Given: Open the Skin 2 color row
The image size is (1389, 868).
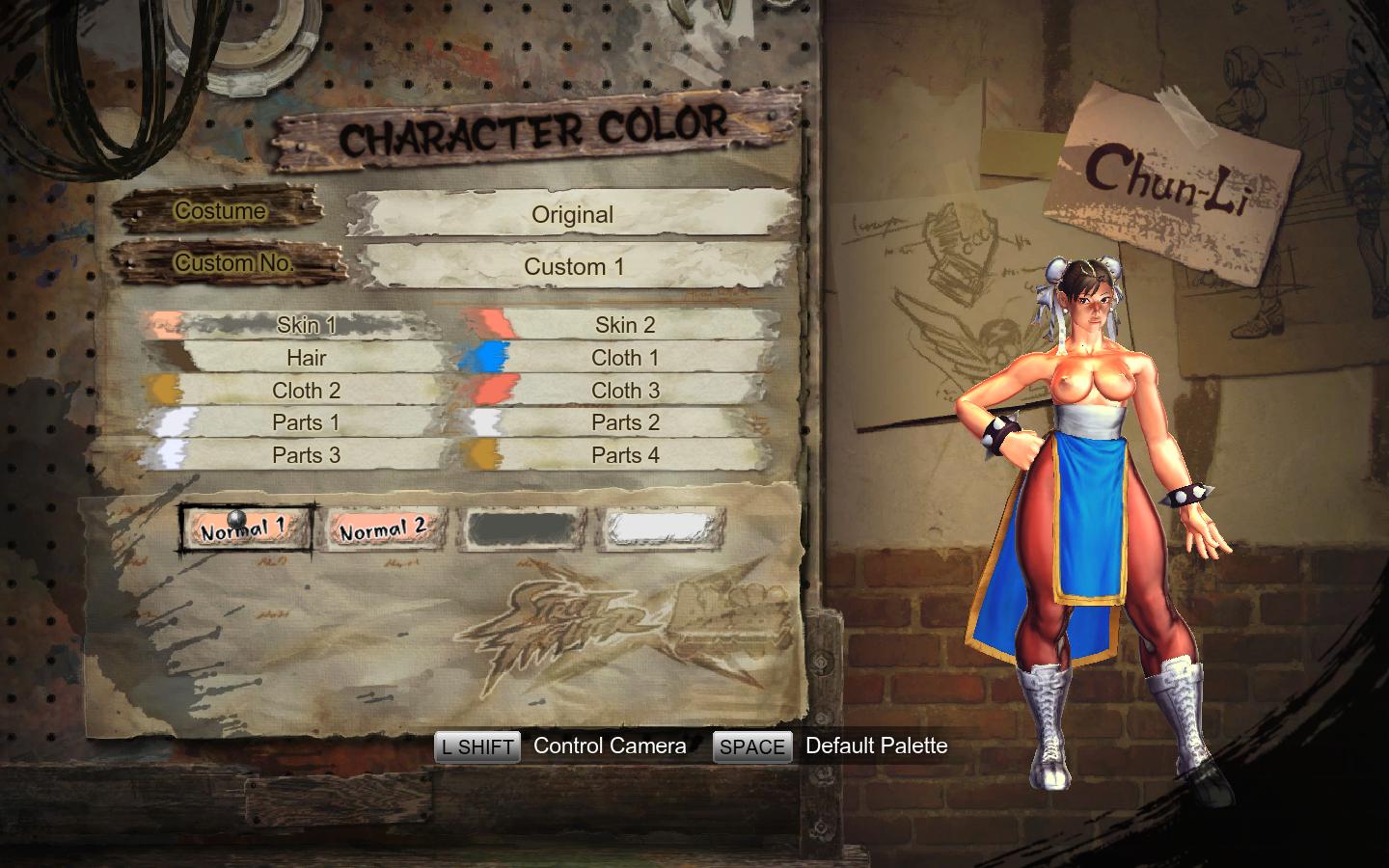Looking at the screenshot, I should coord(624,325).
